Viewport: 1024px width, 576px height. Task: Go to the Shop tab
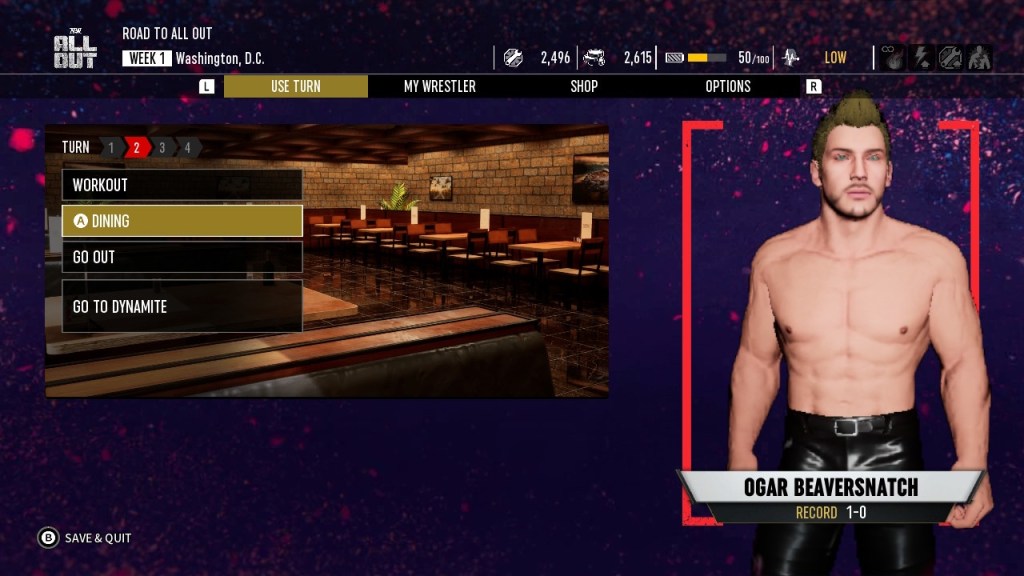pyautogui.click(x=584, y=86)
